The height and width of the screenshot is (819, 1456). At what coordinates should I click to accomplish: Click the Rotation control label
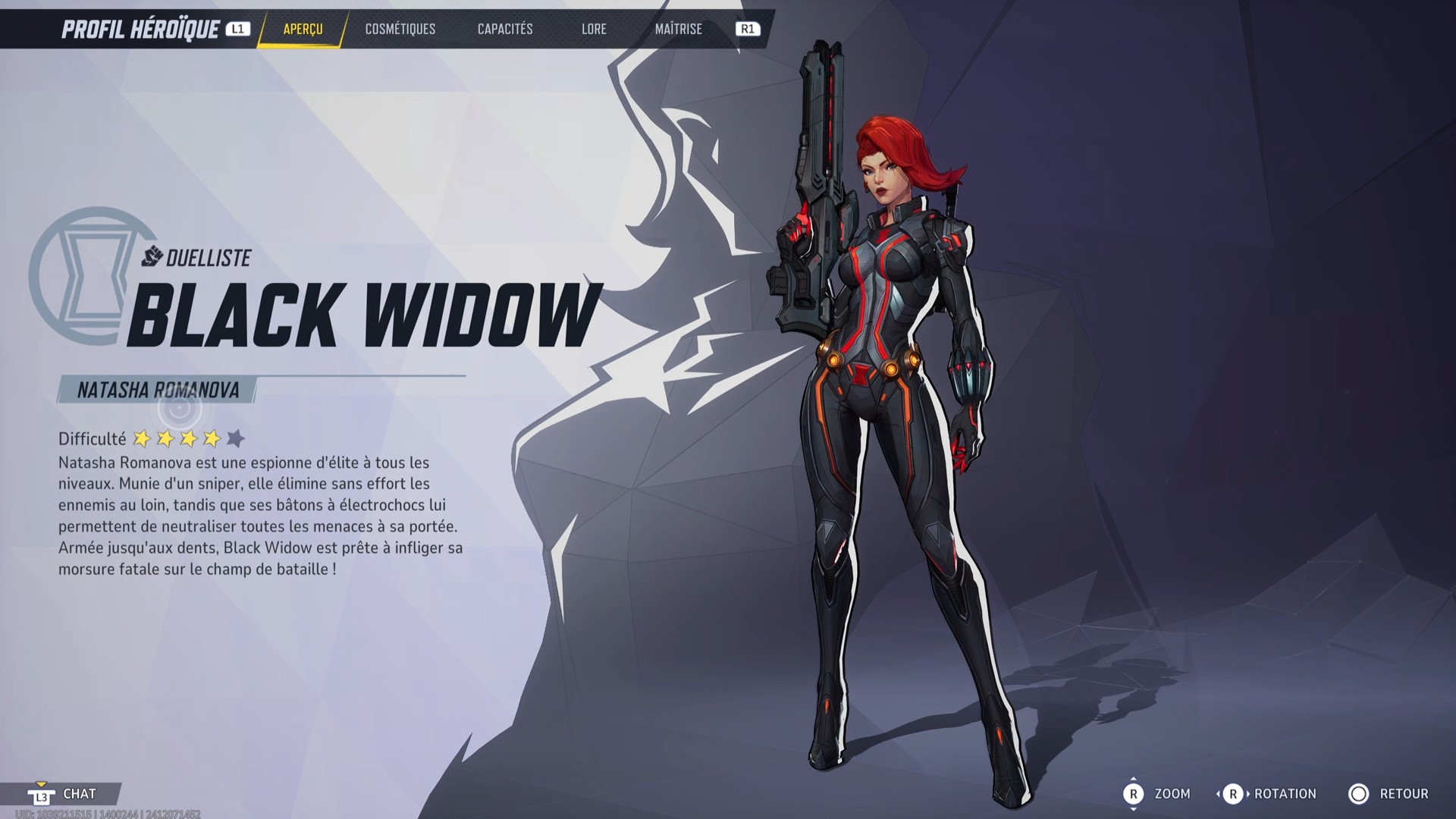point(1284,794)
